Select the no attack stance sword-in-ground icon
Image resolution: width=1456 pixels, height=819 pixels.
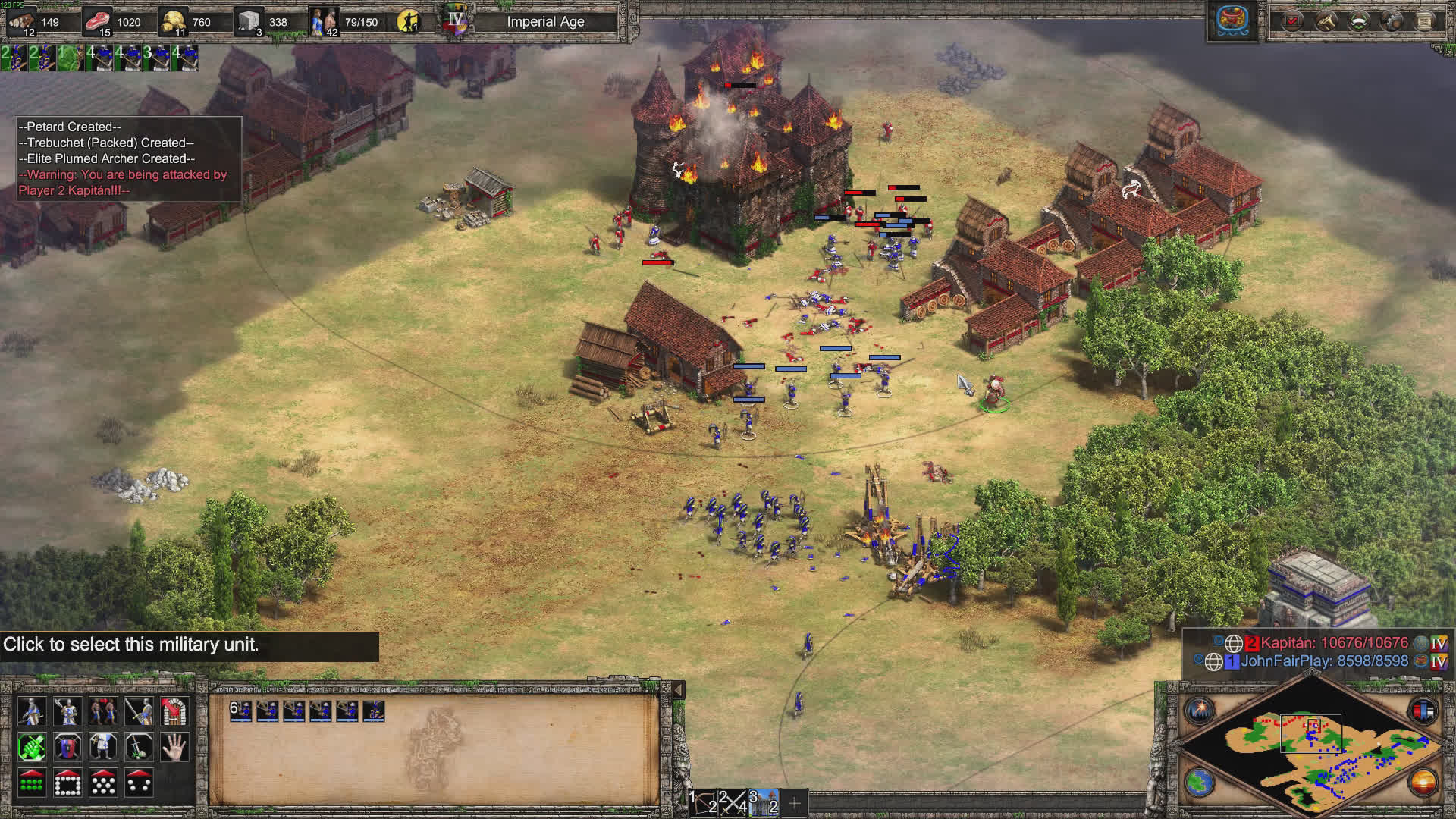(x=139, y=748)
